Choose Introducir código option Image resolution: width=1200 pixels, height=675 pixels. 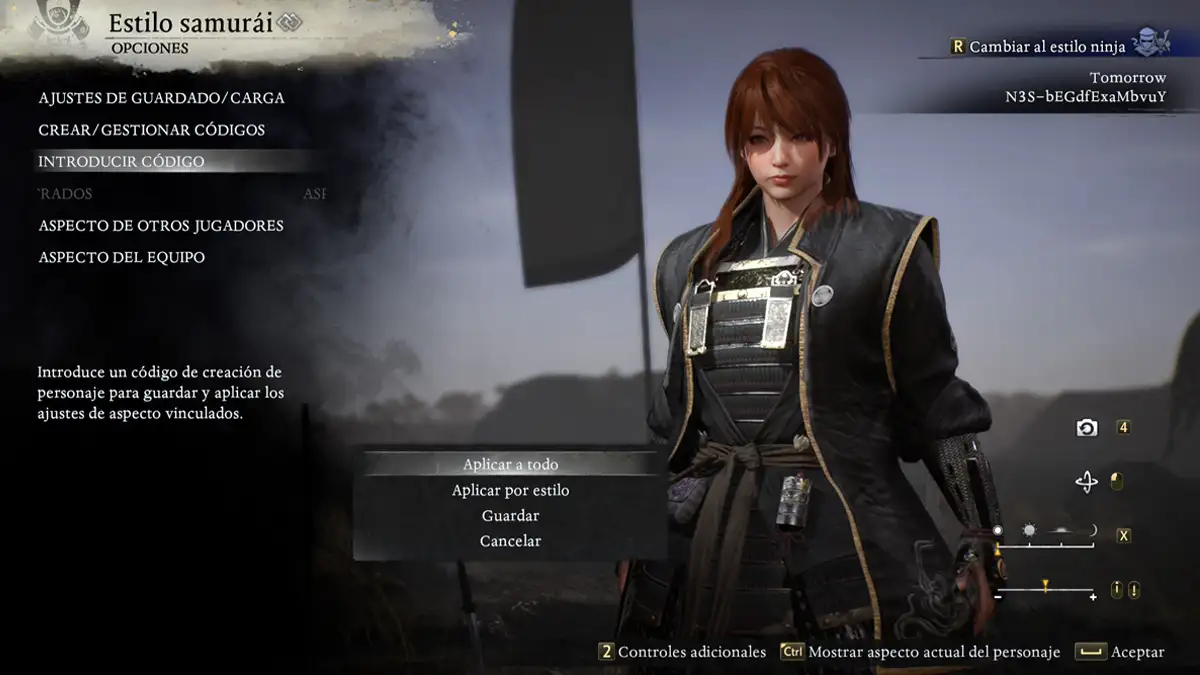coord(121,162)
